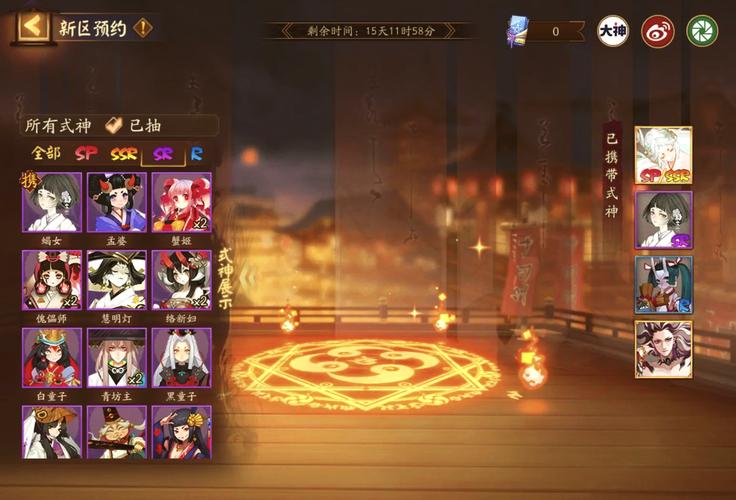Switch to the SP rarity tab

(87, 154)
